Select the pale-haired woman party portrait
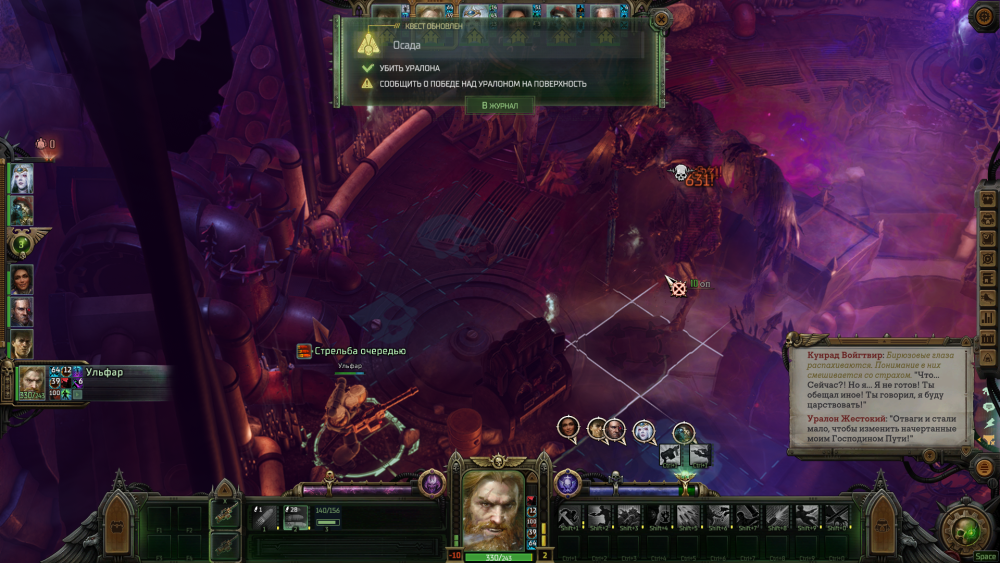This screenshot has height=563, width=1000. pyautogui.click(x=21, y=178)
